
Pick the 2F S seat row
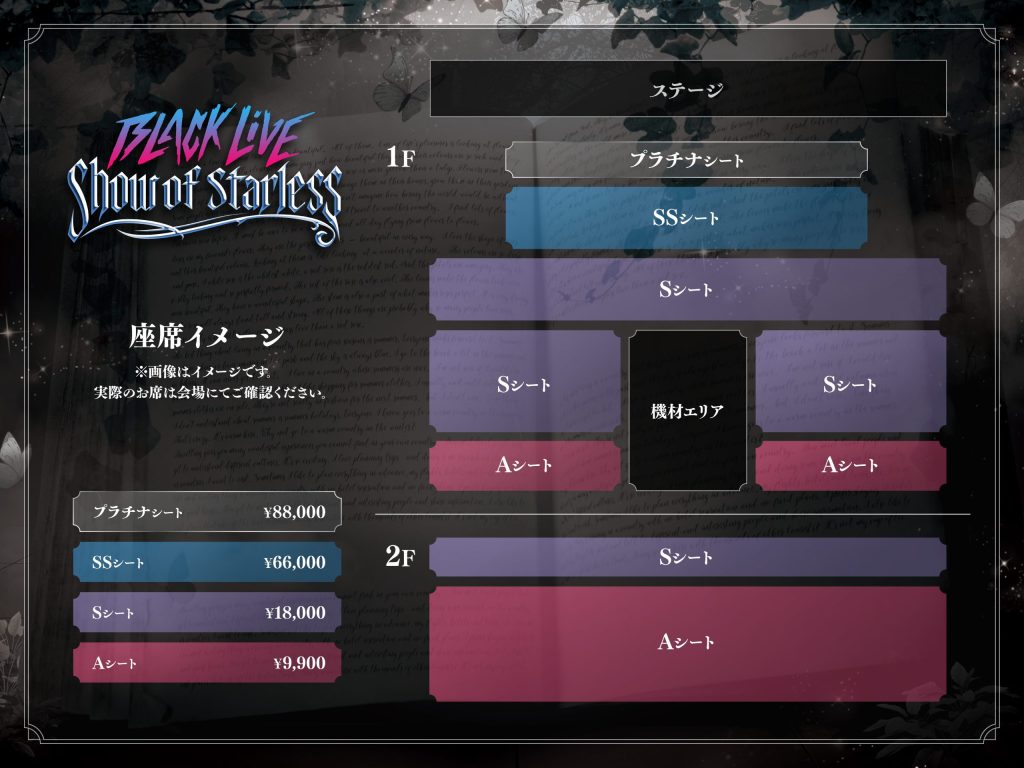point(687,558)
